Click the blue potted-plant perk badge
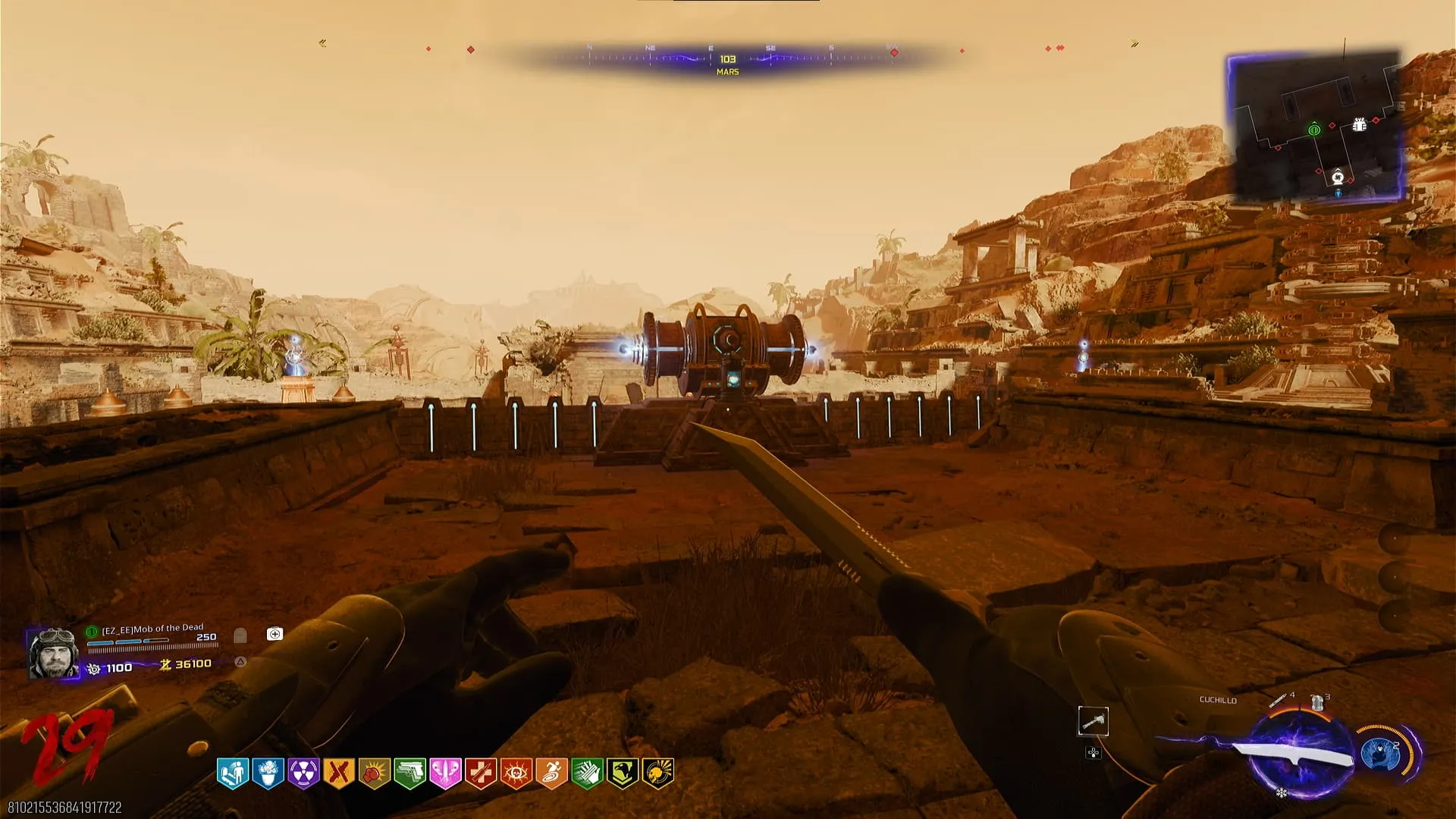Viewport: 1456px width, 819px height. [x=268, y=773]
